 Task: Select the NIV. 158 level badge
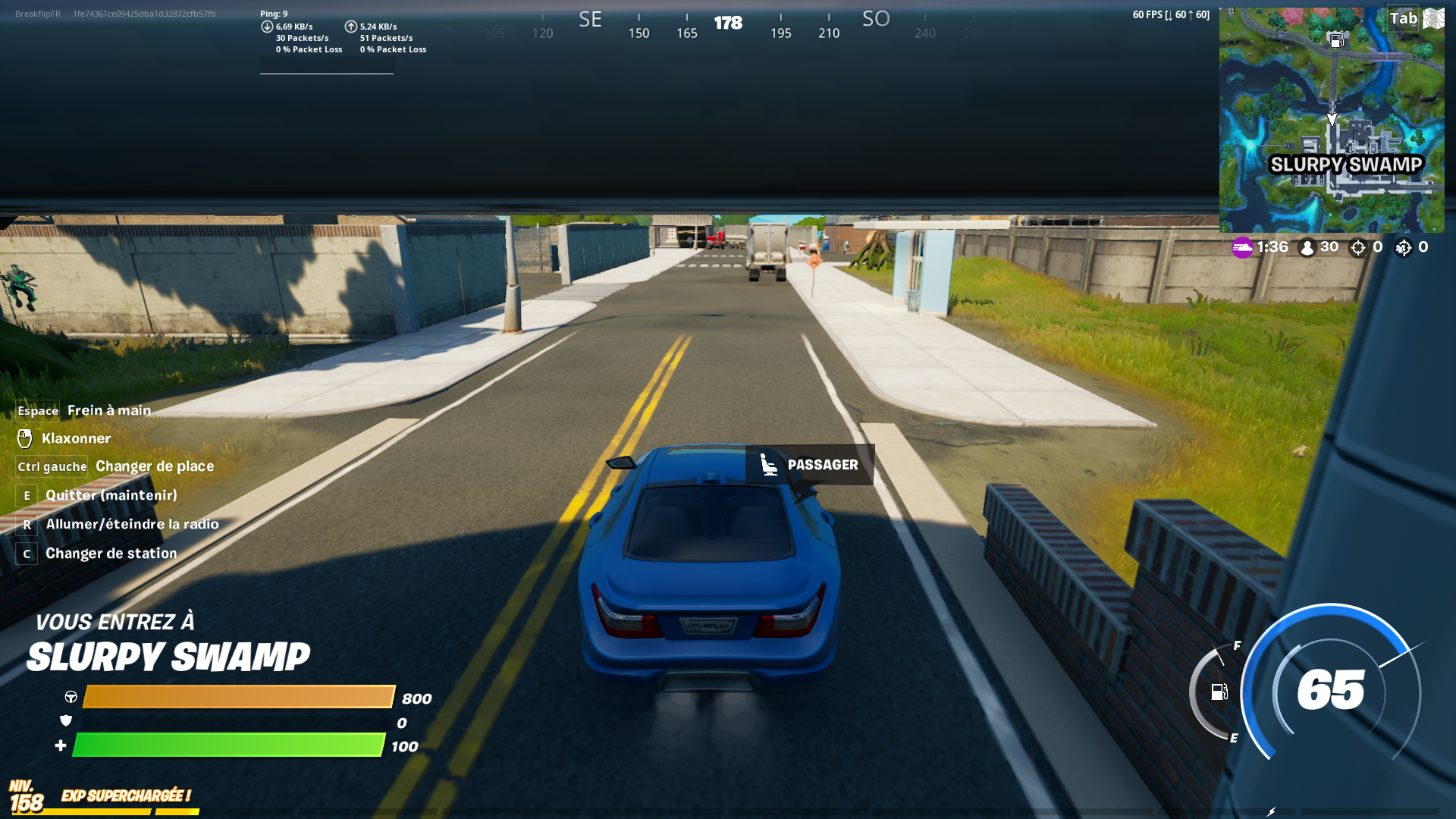[25, 795]
